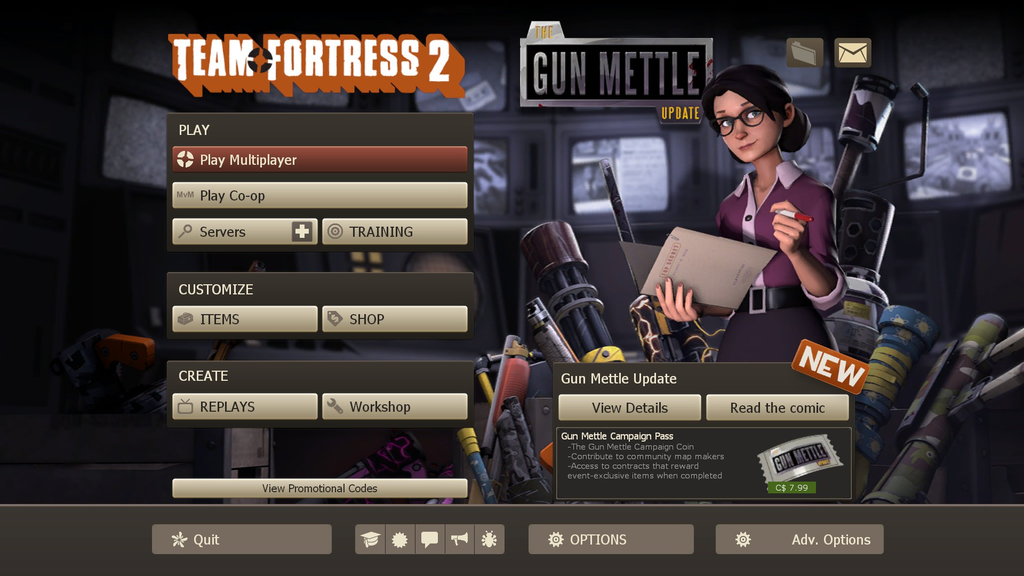This screenshot has height=576, width=1024.
Task: View Details of Gun Mettle Update
Action: pos(629,408)
